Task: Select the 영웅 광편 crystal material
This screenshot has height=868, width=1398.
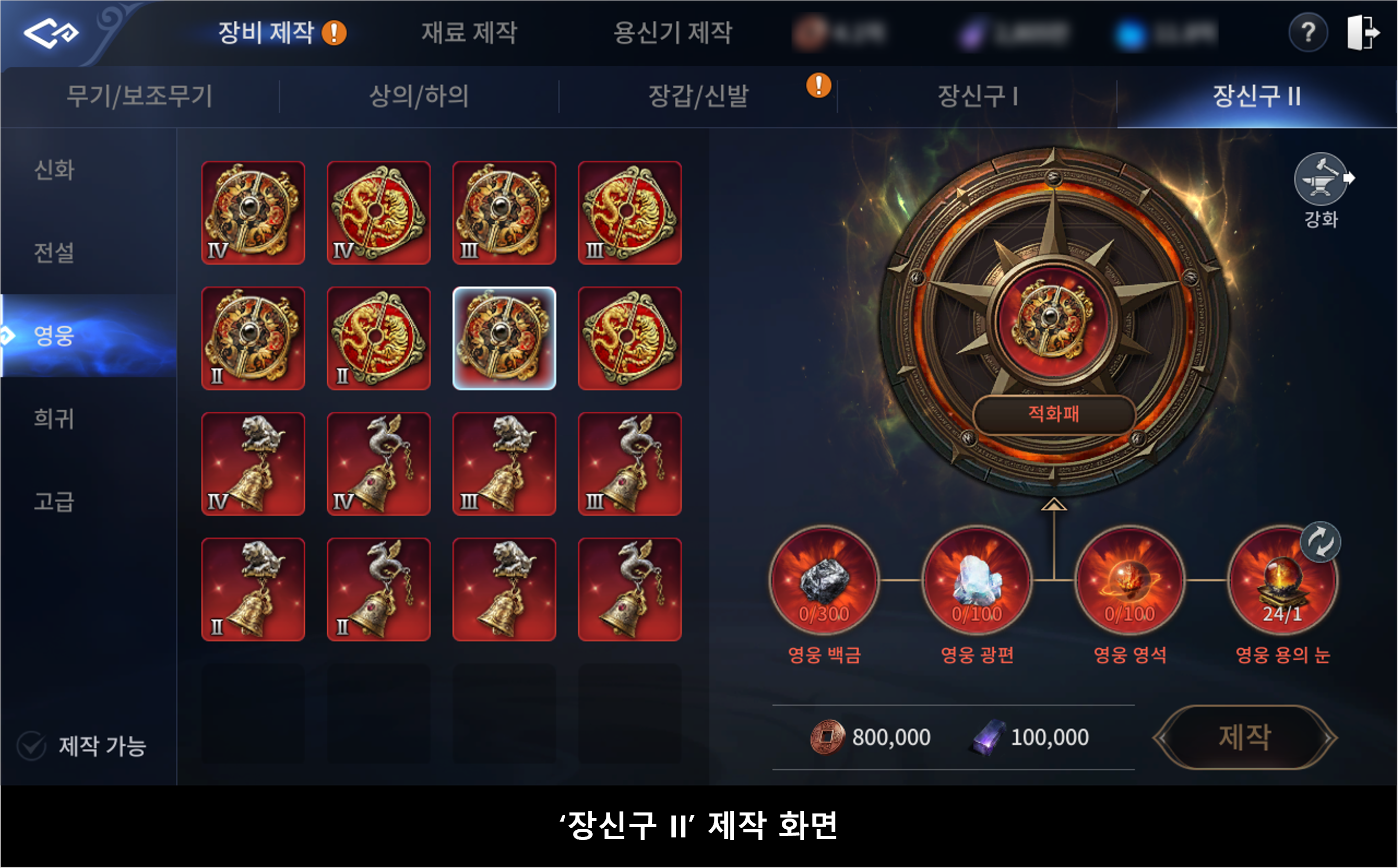Action: coord(977,581)
